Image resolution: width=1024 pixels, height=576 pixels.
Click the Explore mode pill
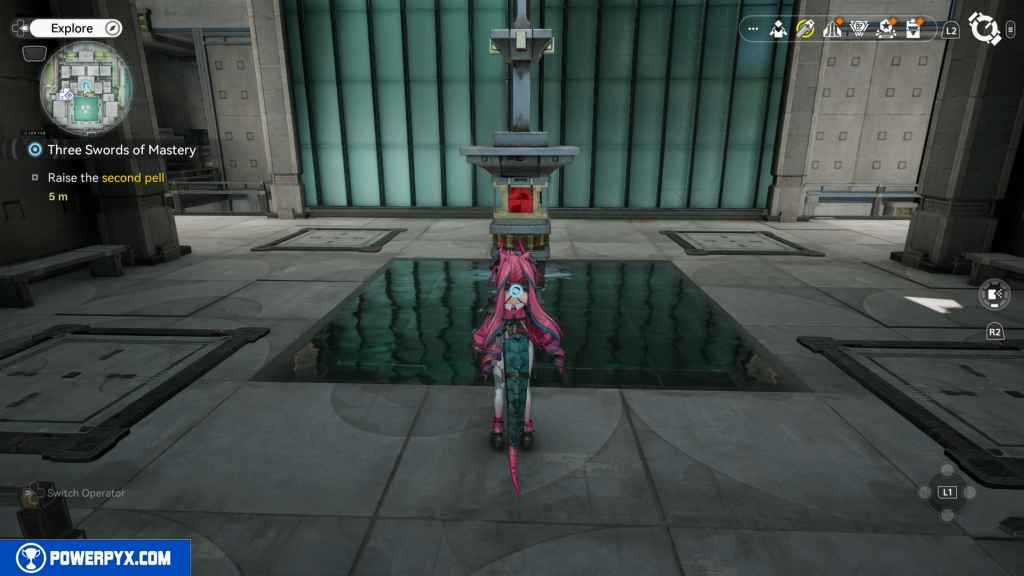[x=74, y=29]
